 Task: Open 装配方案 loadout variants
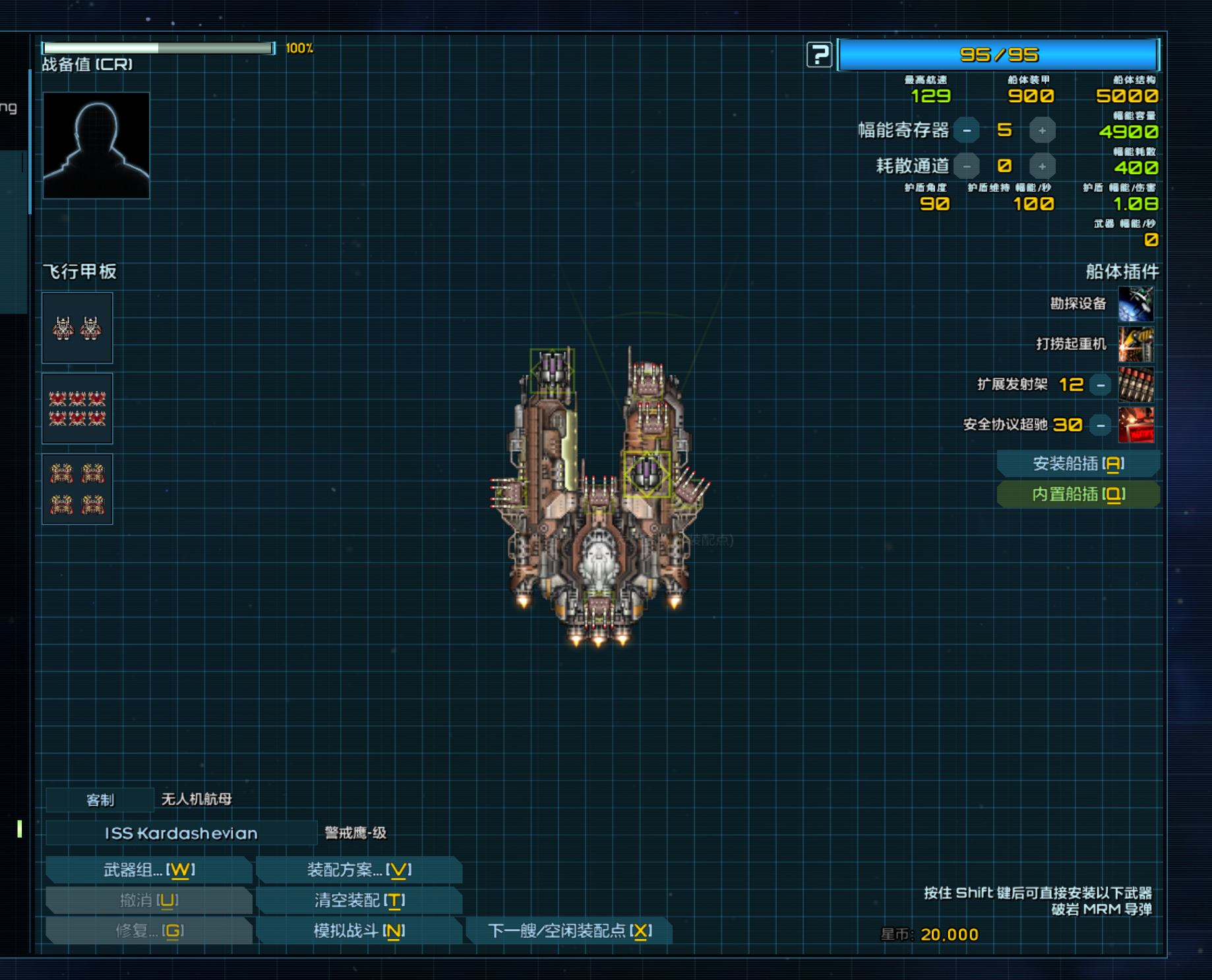coord(359,870)
